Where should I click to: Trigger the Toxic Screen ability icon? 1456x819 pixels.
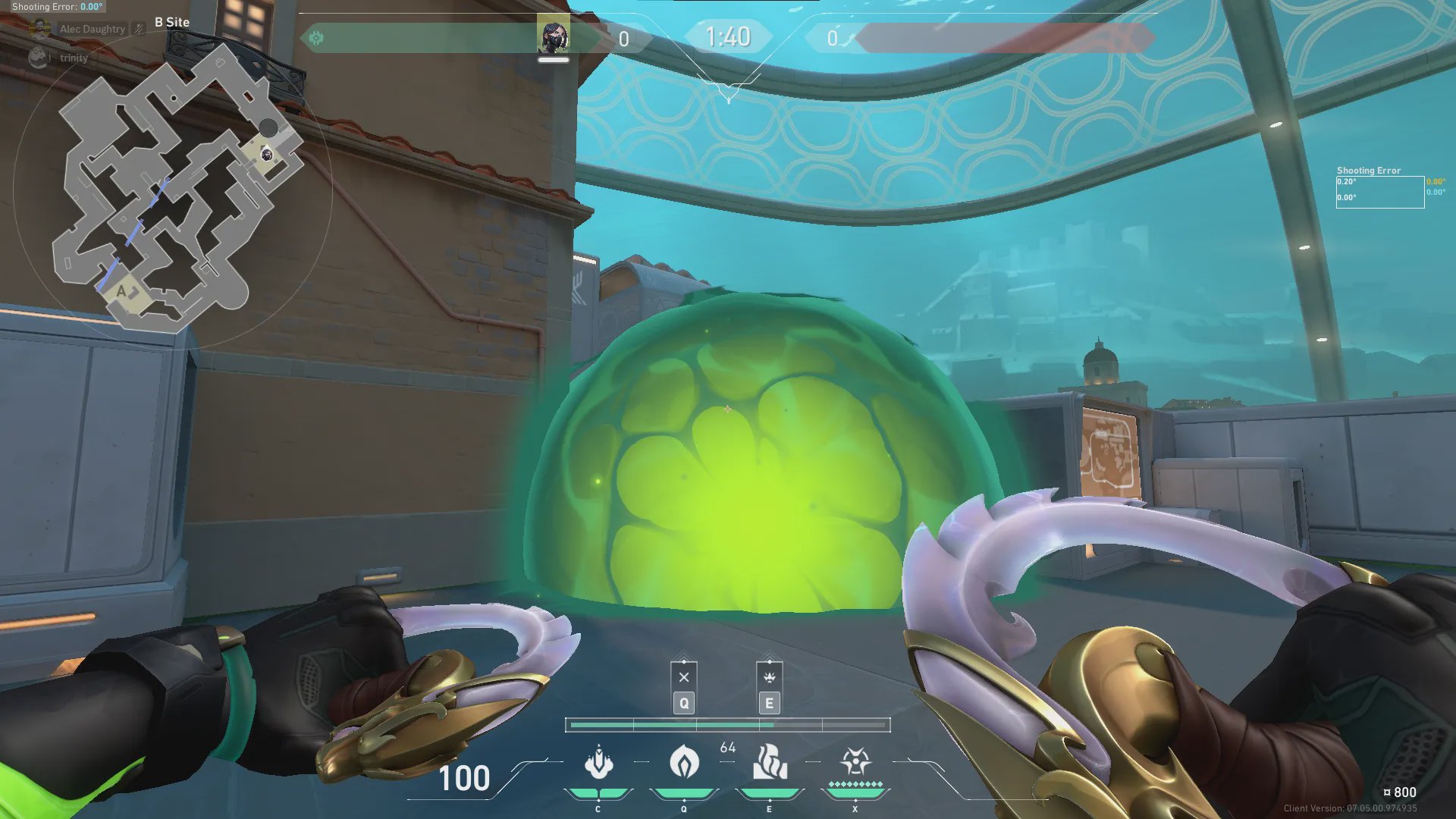770,763
